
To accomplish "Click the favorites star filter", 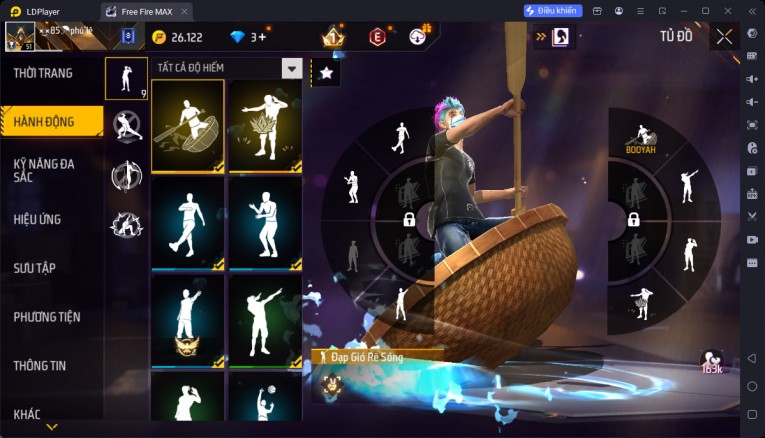I will click(x=325, y=72).
